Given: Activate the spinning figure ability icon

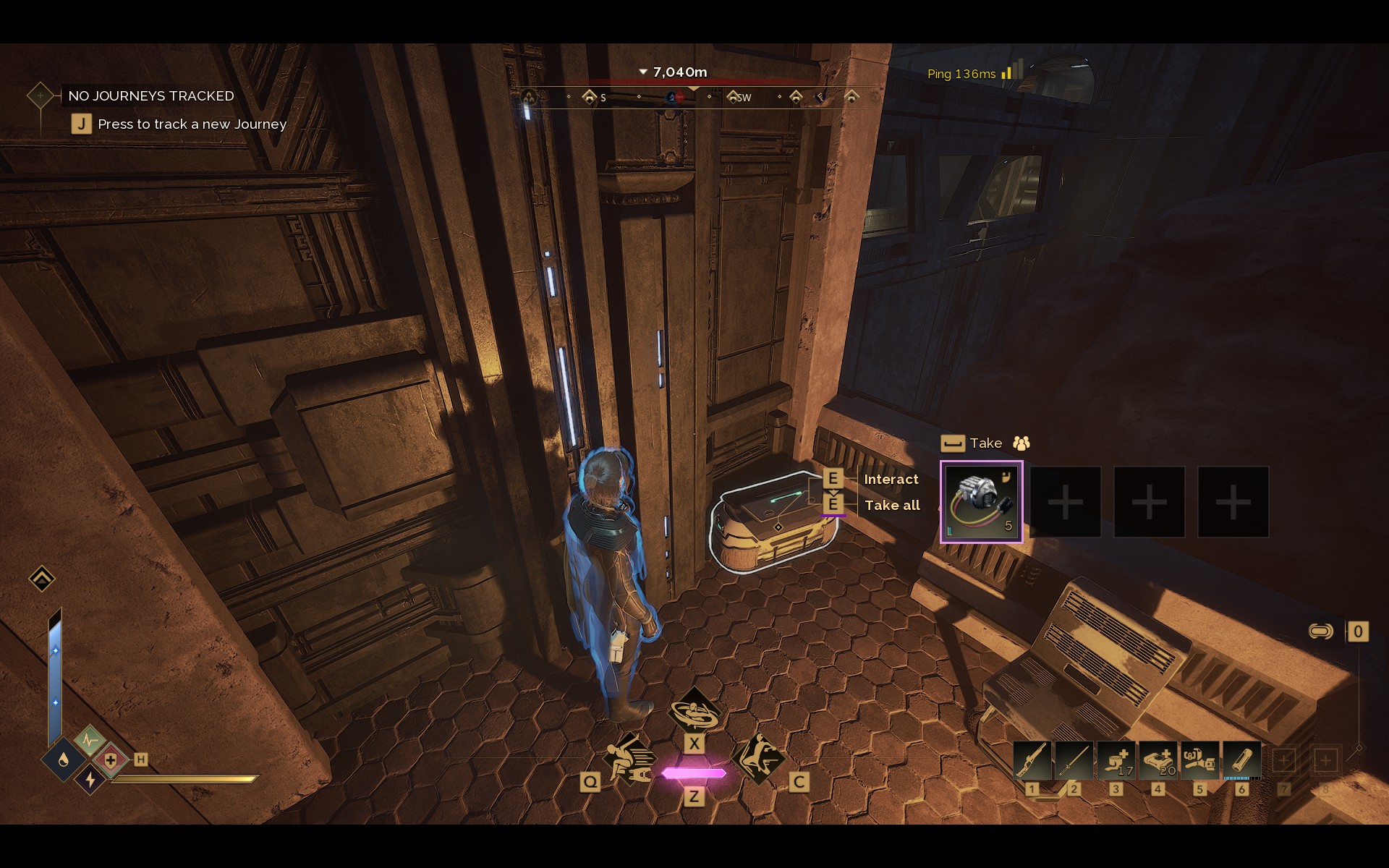Looking at the screenshot, I should click(x=694, y=711).
